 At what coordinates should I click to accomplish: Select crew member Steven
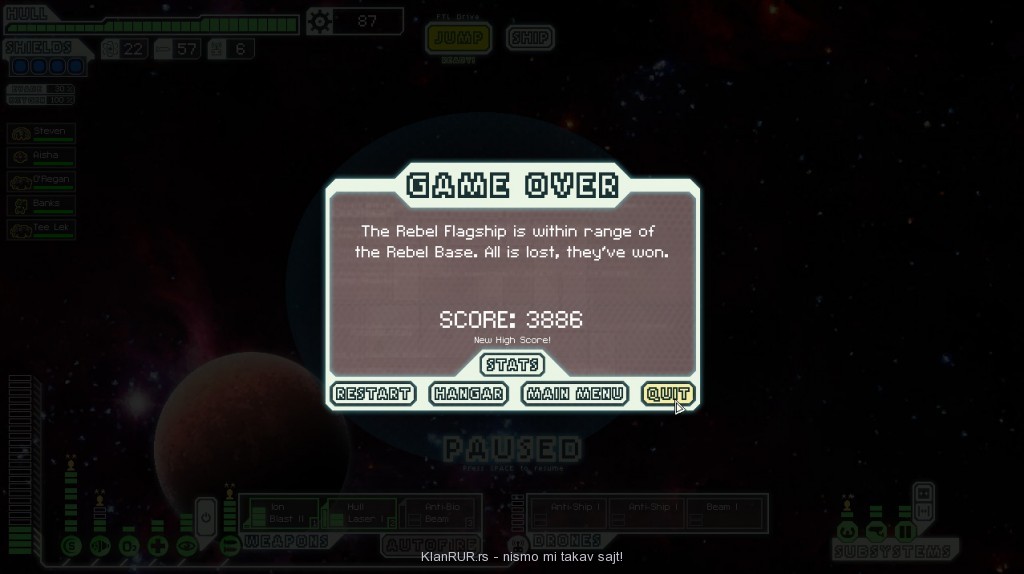(x=41, y=133)
